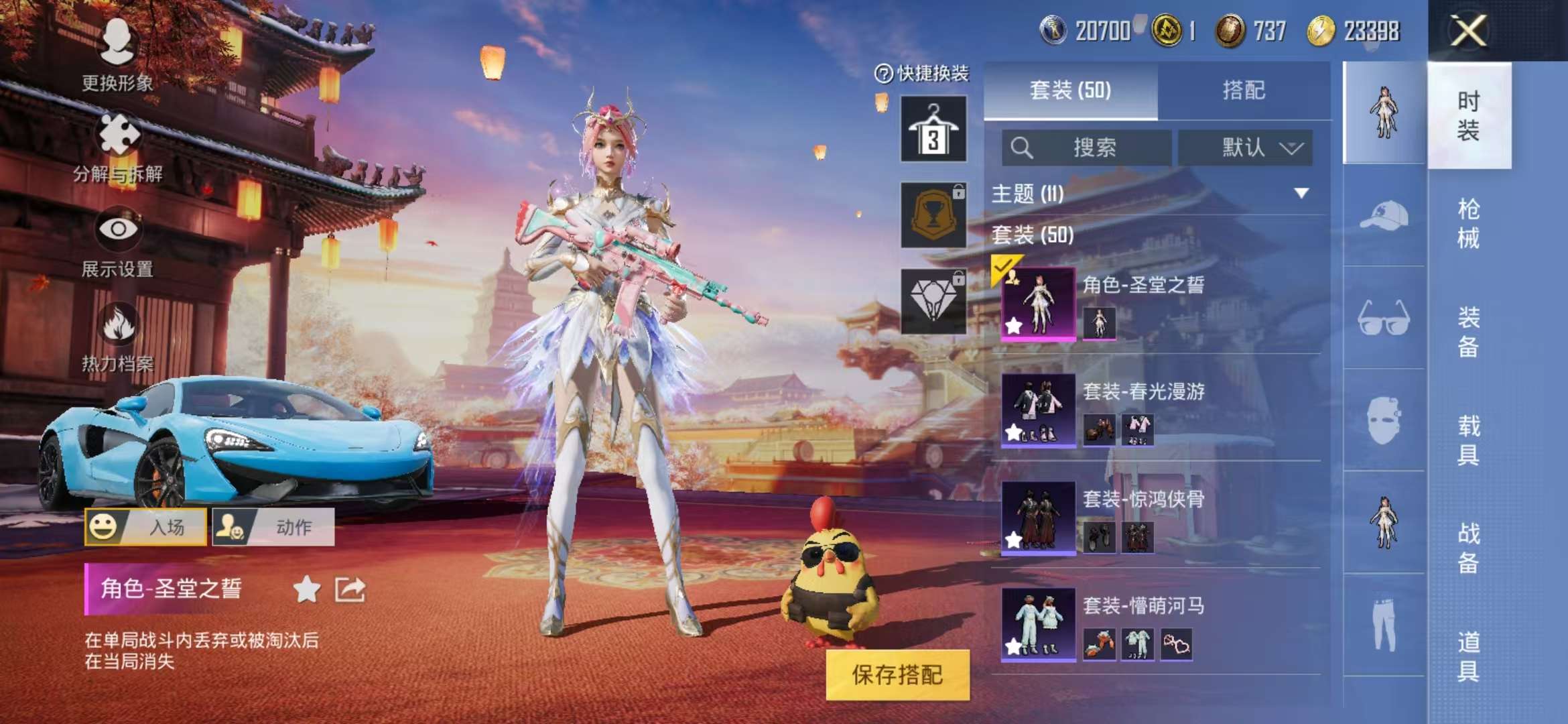The height and width of the screenshot is (724, 1568).
Task: Switch to the 搭配 tab
Action: 1252,90
